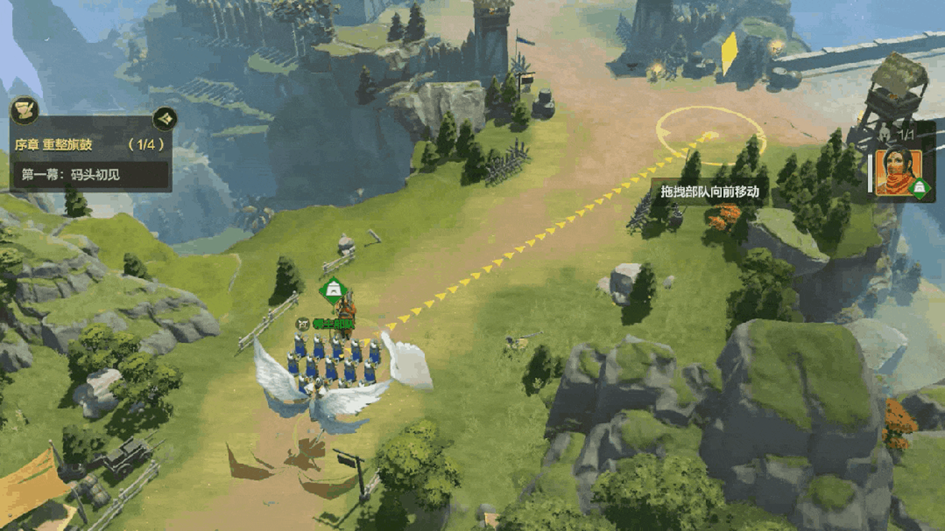Open the quest scroll icon

24,109
